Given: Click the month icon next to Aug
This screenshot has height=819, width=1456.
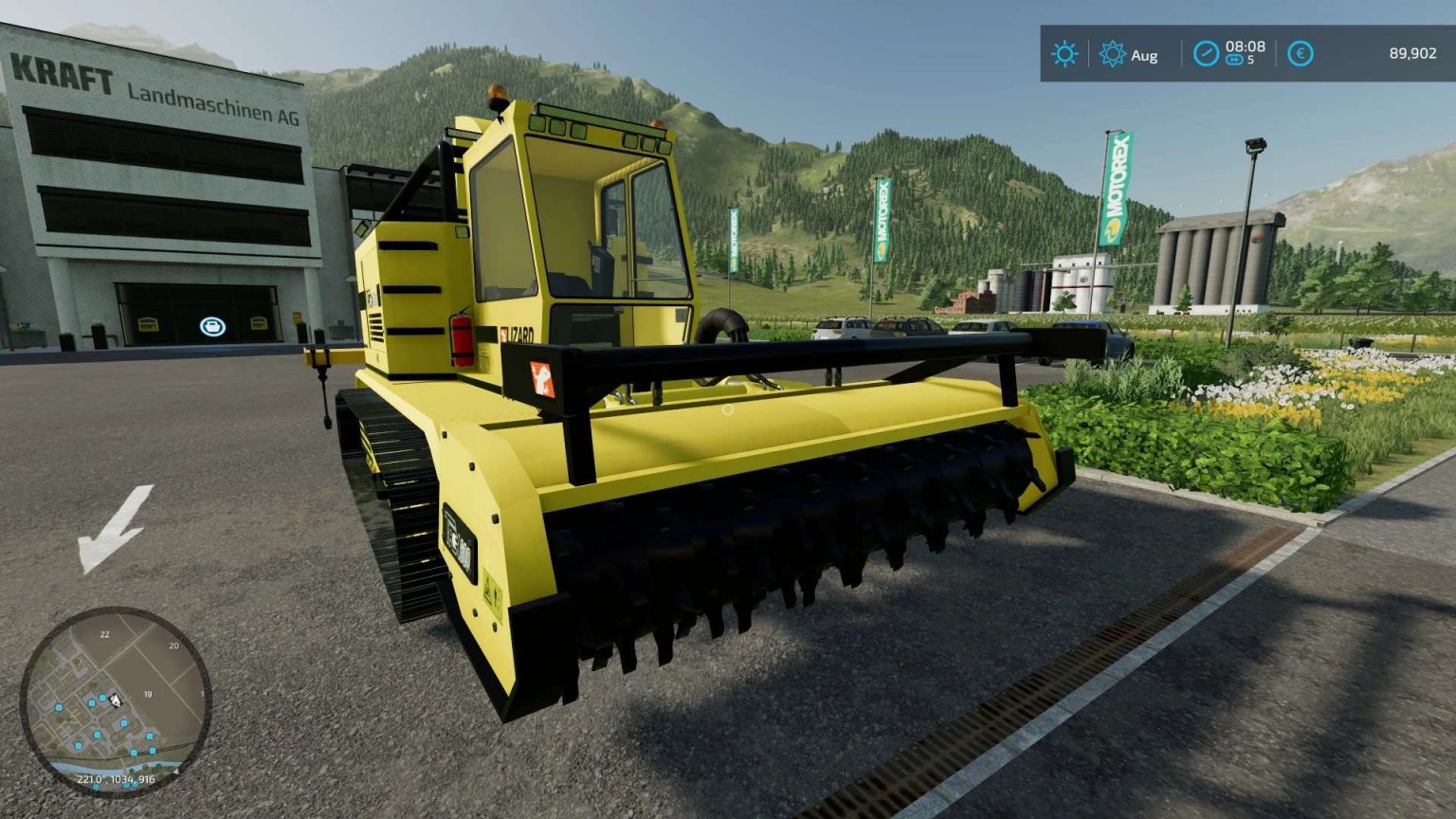Looking at the screenshot, I should (x=1114, y=55).
